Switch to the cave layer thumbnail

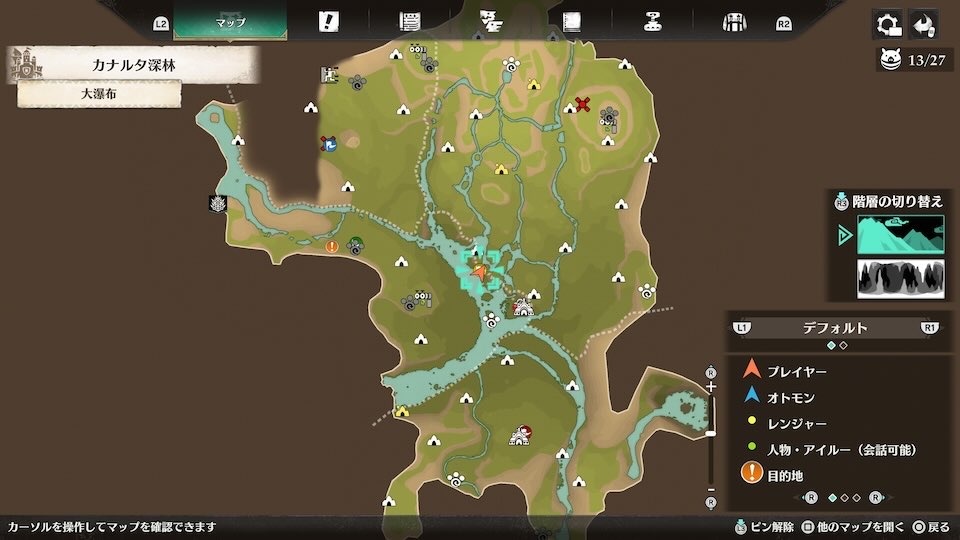coord(900,279)
